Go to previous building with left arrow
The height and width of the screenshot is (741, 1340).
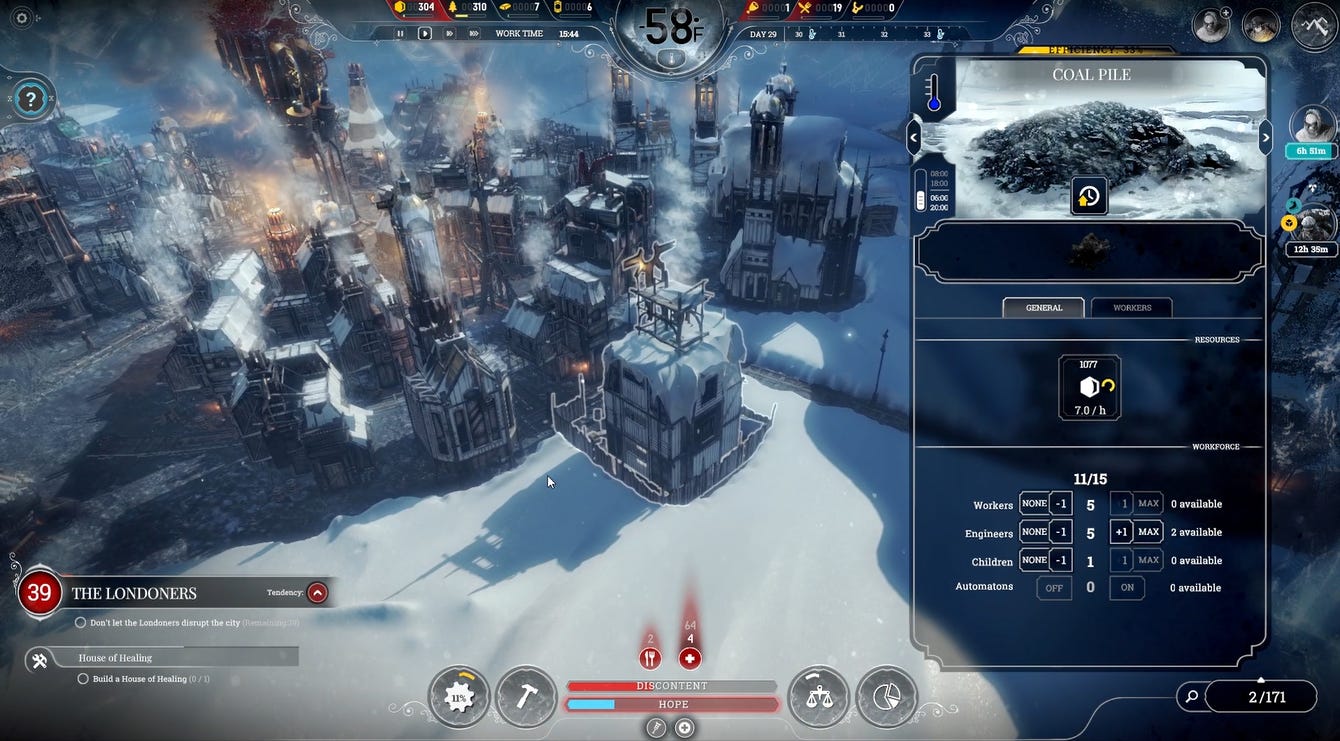[913, 137]
